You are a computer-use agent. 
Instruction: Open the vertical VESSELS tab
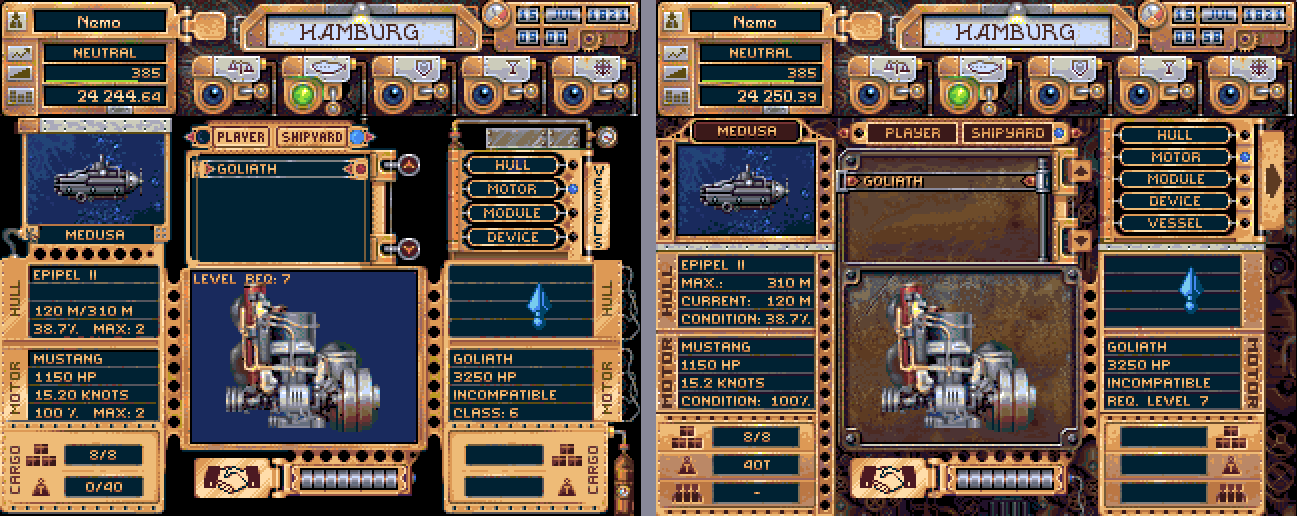pyautogui.click(x=598, y=207)
